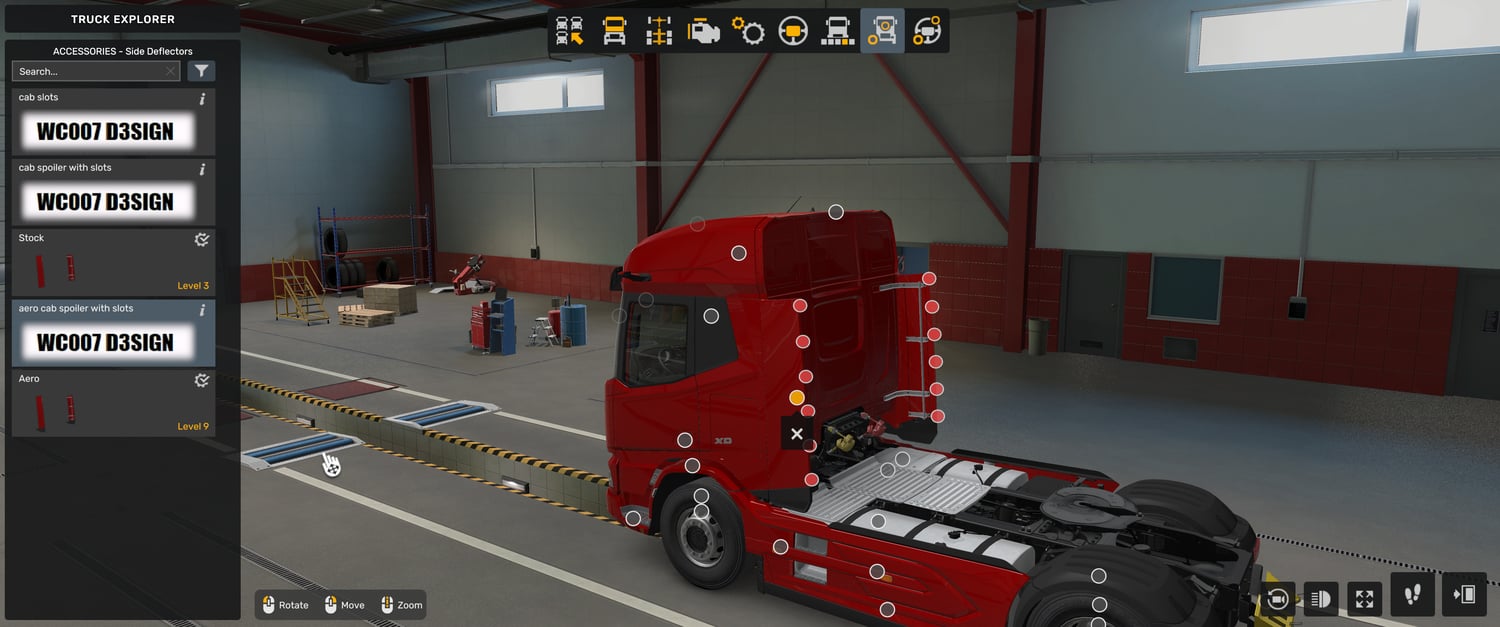Select the Aero side deflector
Screen dimensions: 1500x627
click(x=112, y=403)
